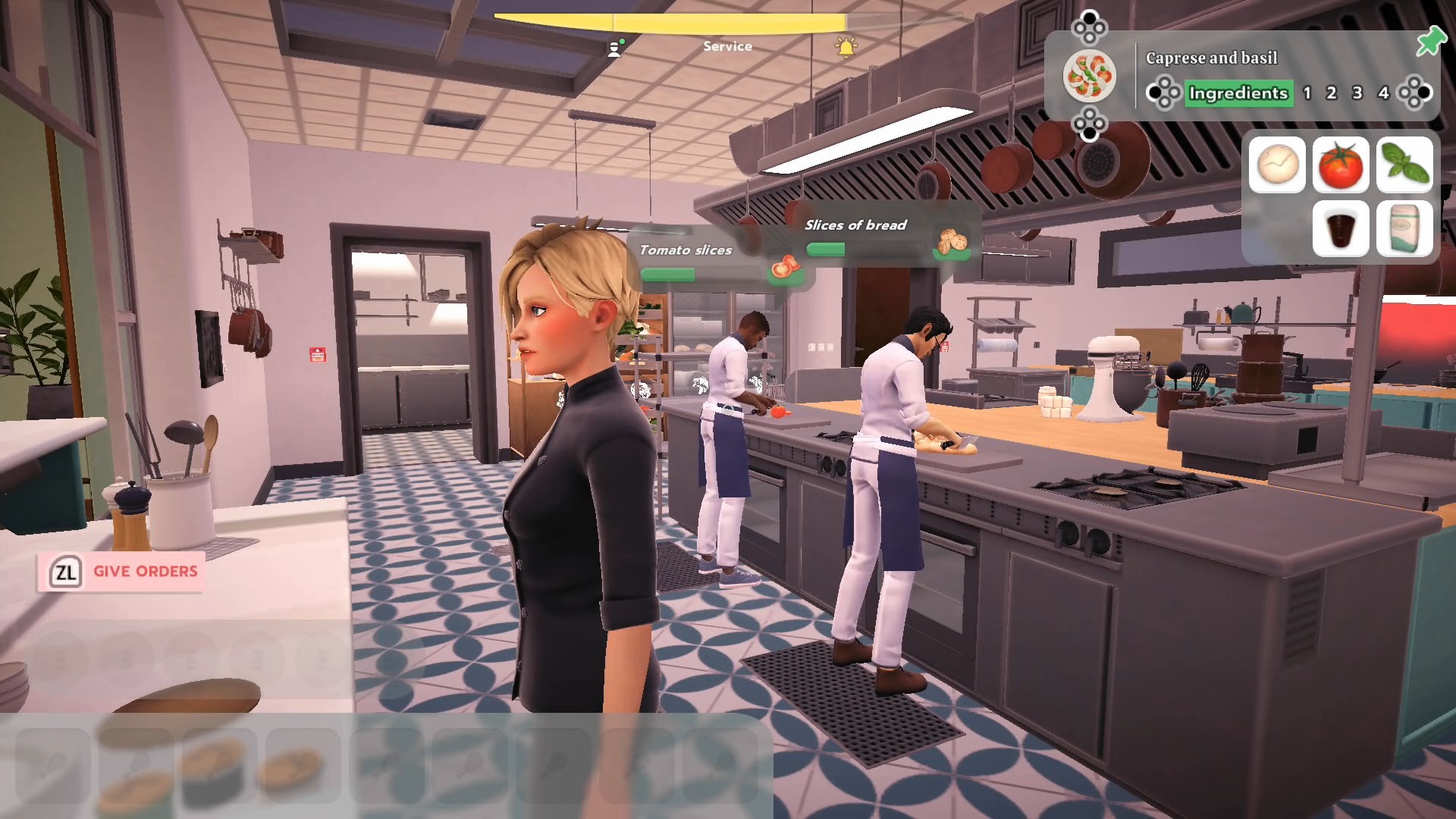Select the Caprese and basil dish picture

(x=1089, y=76)
